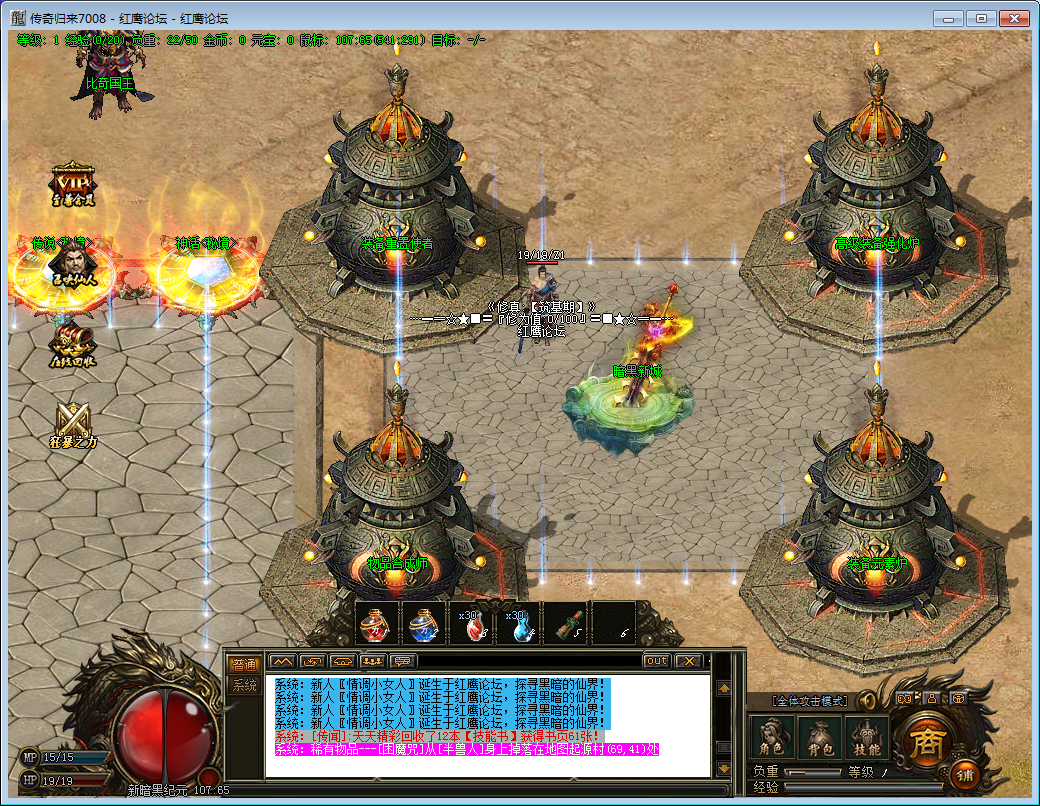Screen dimensions: 1040x806
Task: Use the blue potion in the second hotbar slot
Action: point(423,625)
